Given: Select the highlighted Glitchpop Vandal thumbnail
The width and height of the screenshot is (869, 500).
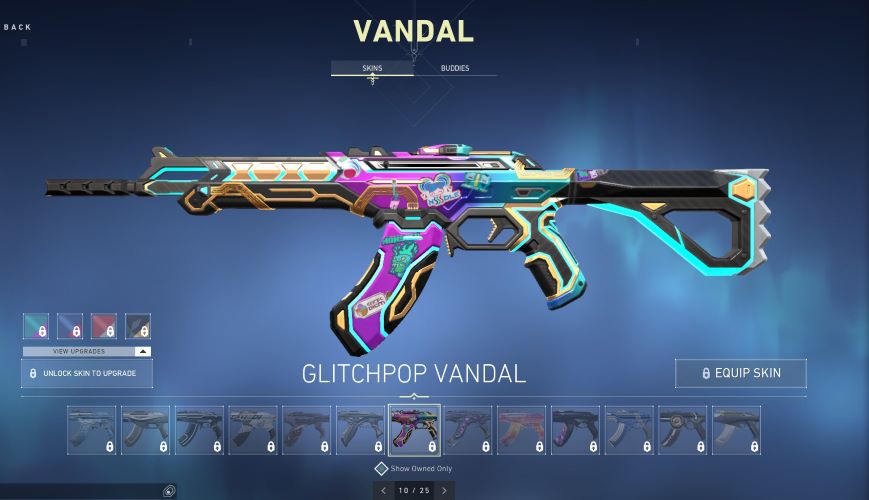Looking at the screenshot, I should (414, 430).
